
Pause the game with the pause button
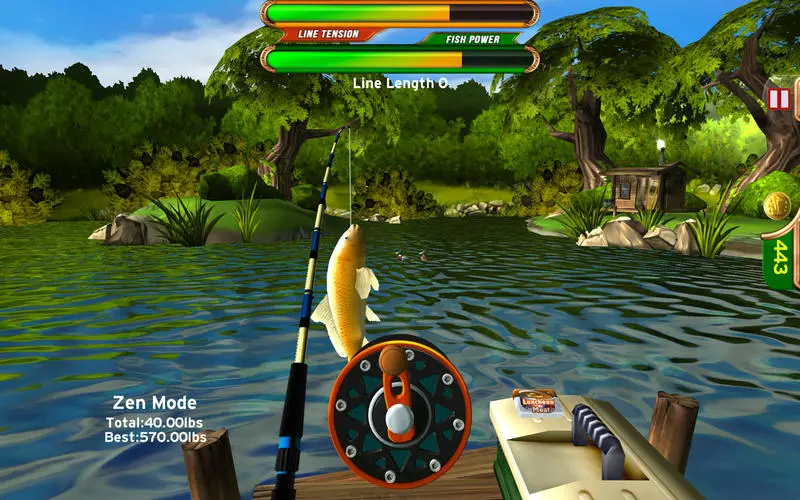[x=777, y=98]
